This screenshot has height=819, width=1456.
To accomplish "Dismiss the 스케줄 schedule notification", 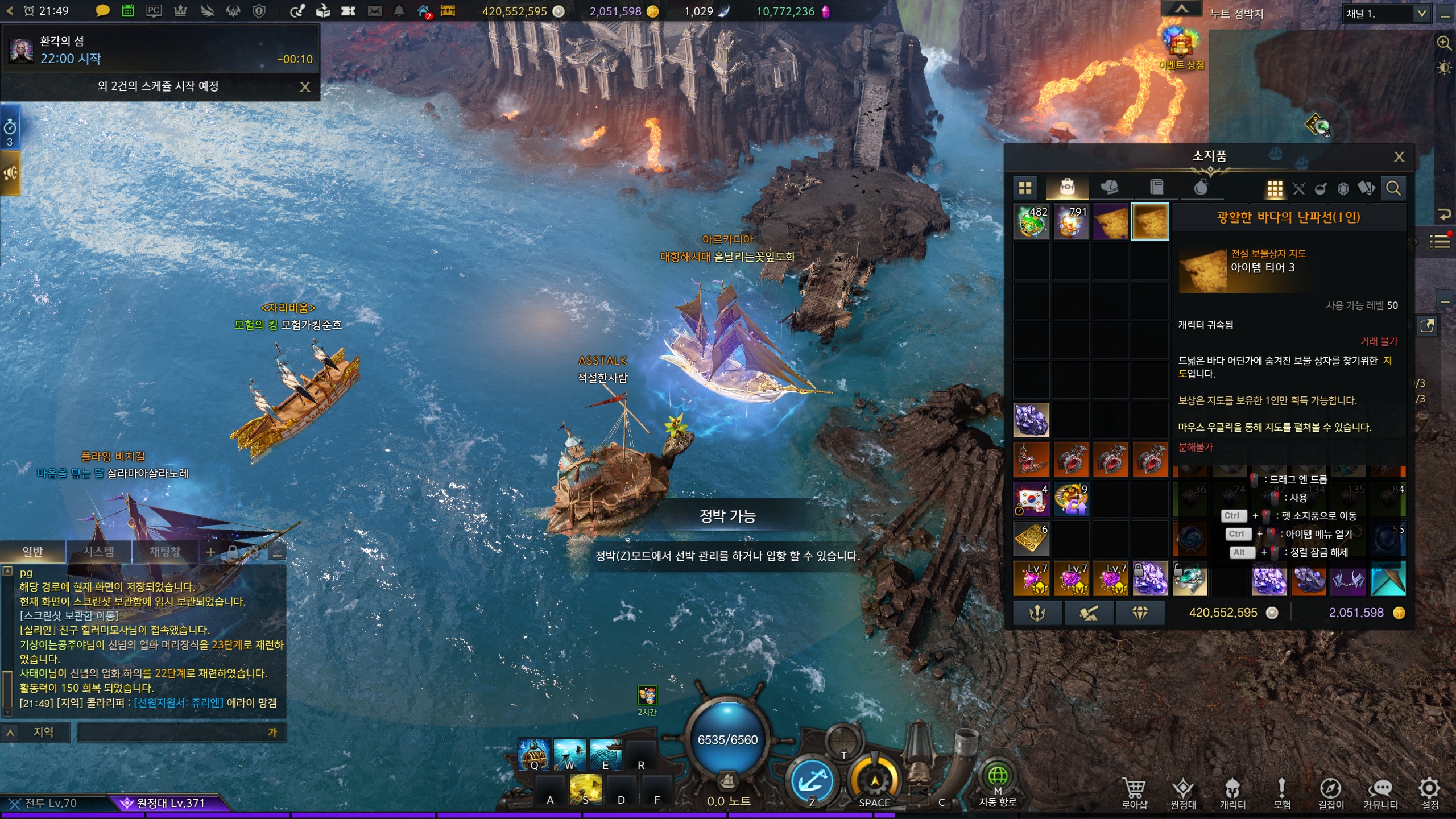I will click(305, 86).
